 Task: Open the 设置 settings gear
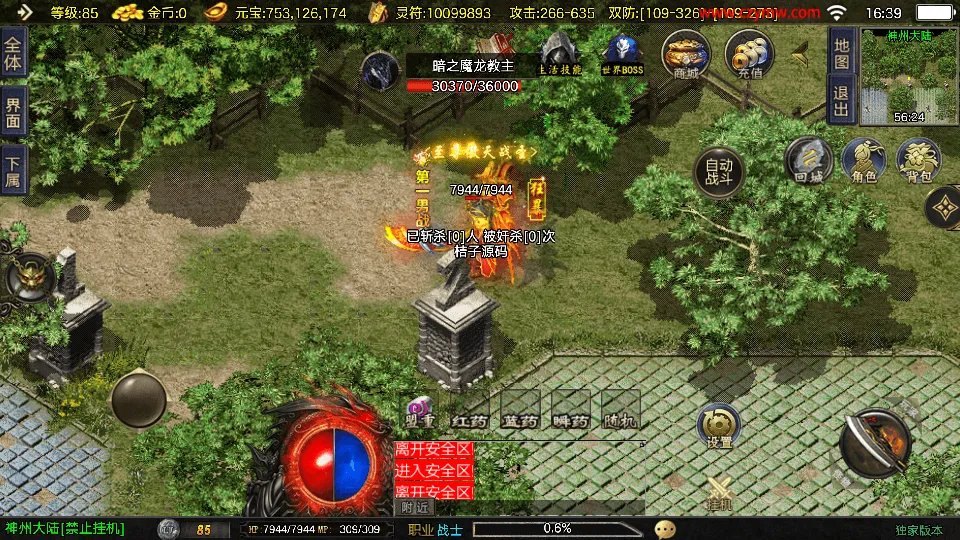[x=719, y=426]
